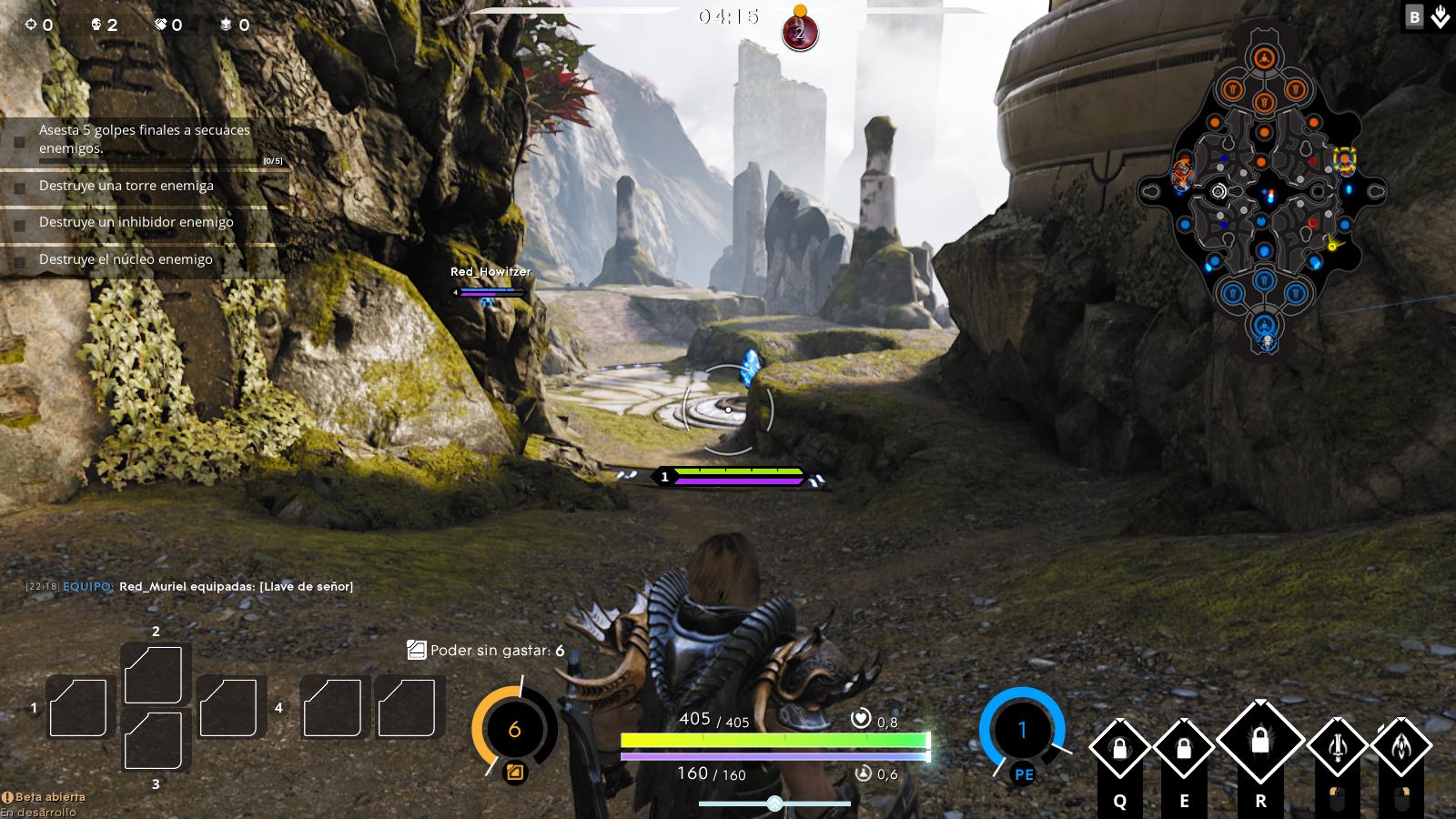Click the EQUIPO team chat label

click(x=86, y=587)
